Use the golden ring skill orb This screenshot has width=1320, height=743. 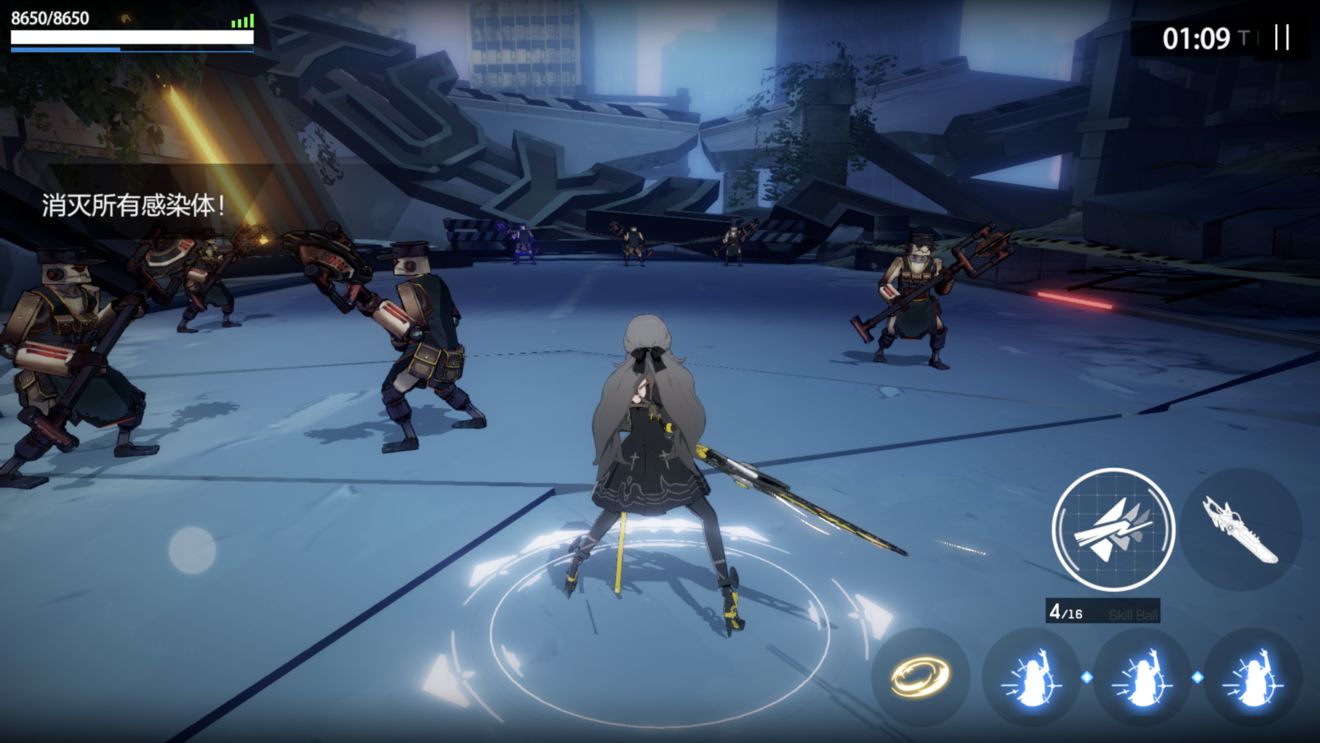[920, 677]
